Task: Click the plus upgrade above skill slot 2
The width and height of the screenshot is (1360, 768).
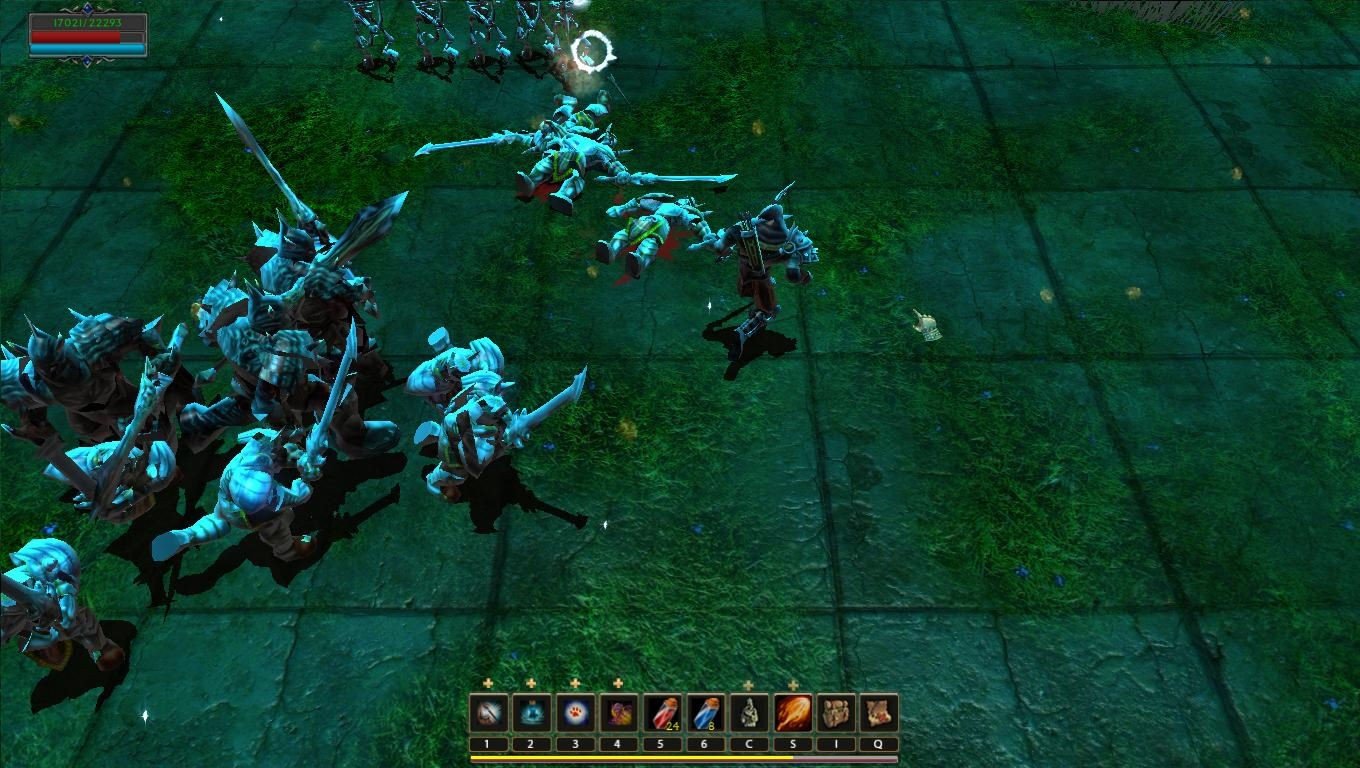Action: (530, 684)
